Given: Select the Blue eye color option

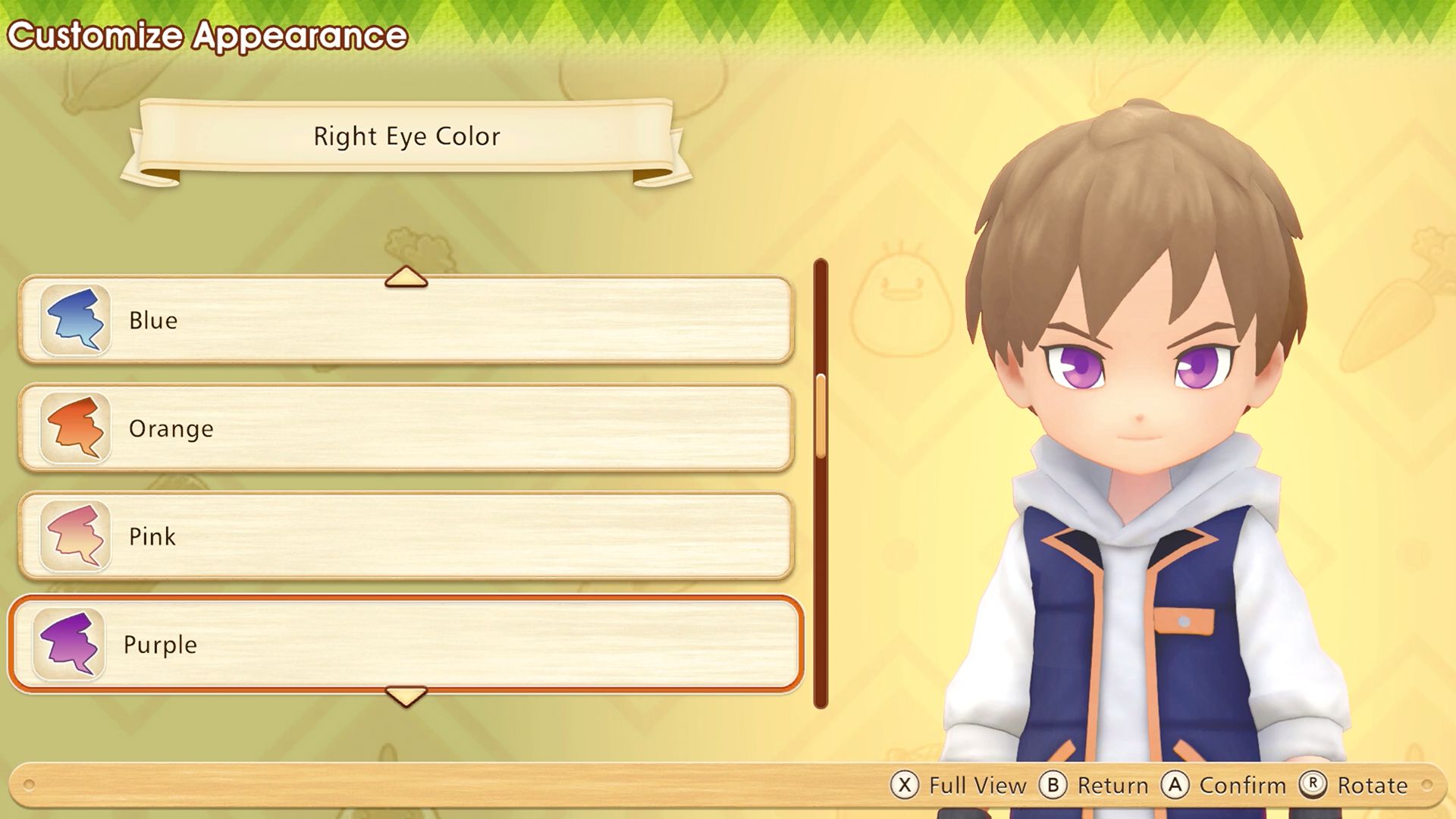Looking at the screenshot, I should (x=406, y=320).
